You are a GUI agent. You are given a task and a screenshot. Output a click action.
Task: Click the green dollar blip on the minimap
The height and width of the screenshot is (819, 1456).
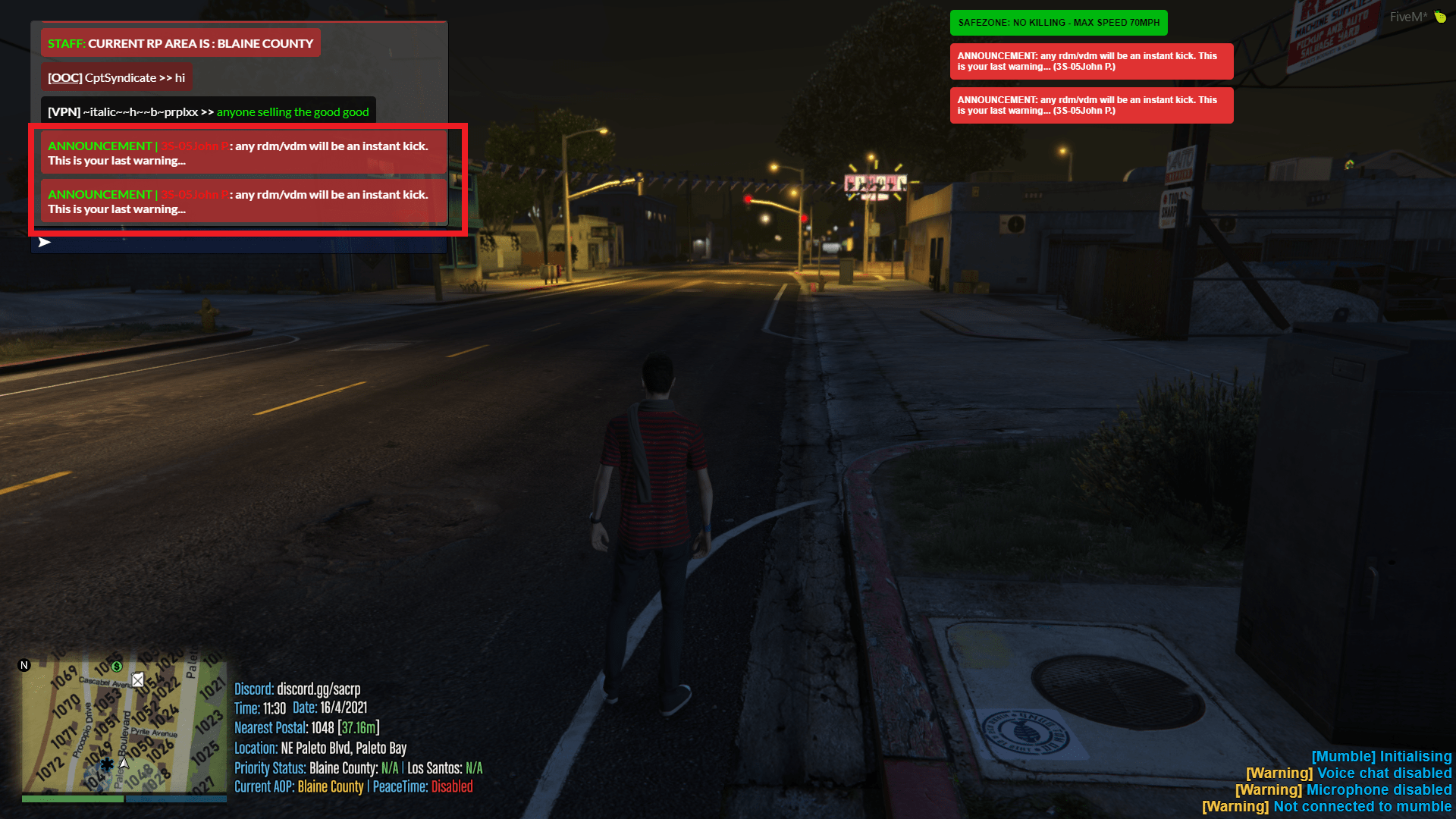117,667
